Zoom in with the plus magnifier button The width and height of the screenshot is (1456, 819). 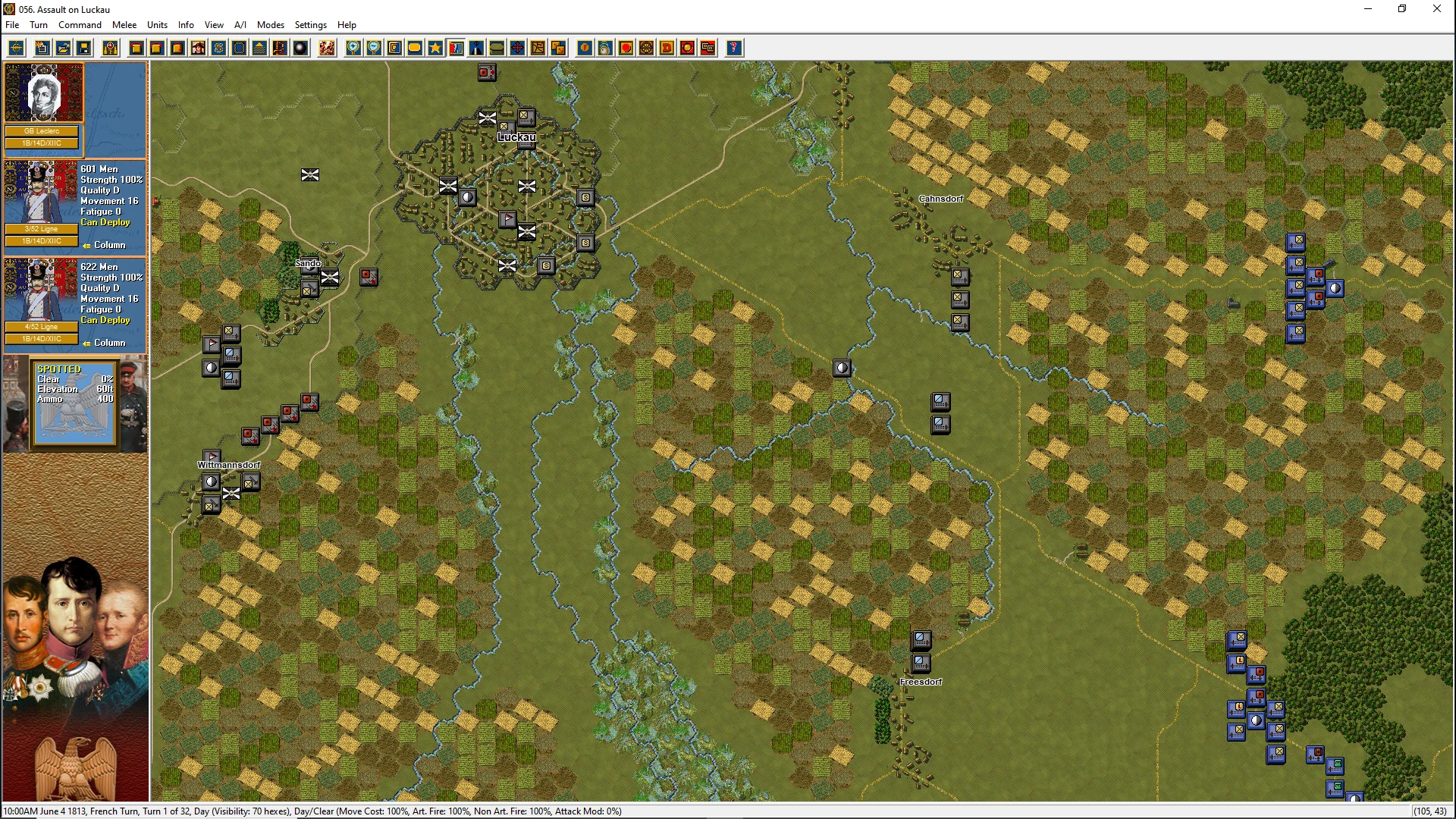(353, 49)
